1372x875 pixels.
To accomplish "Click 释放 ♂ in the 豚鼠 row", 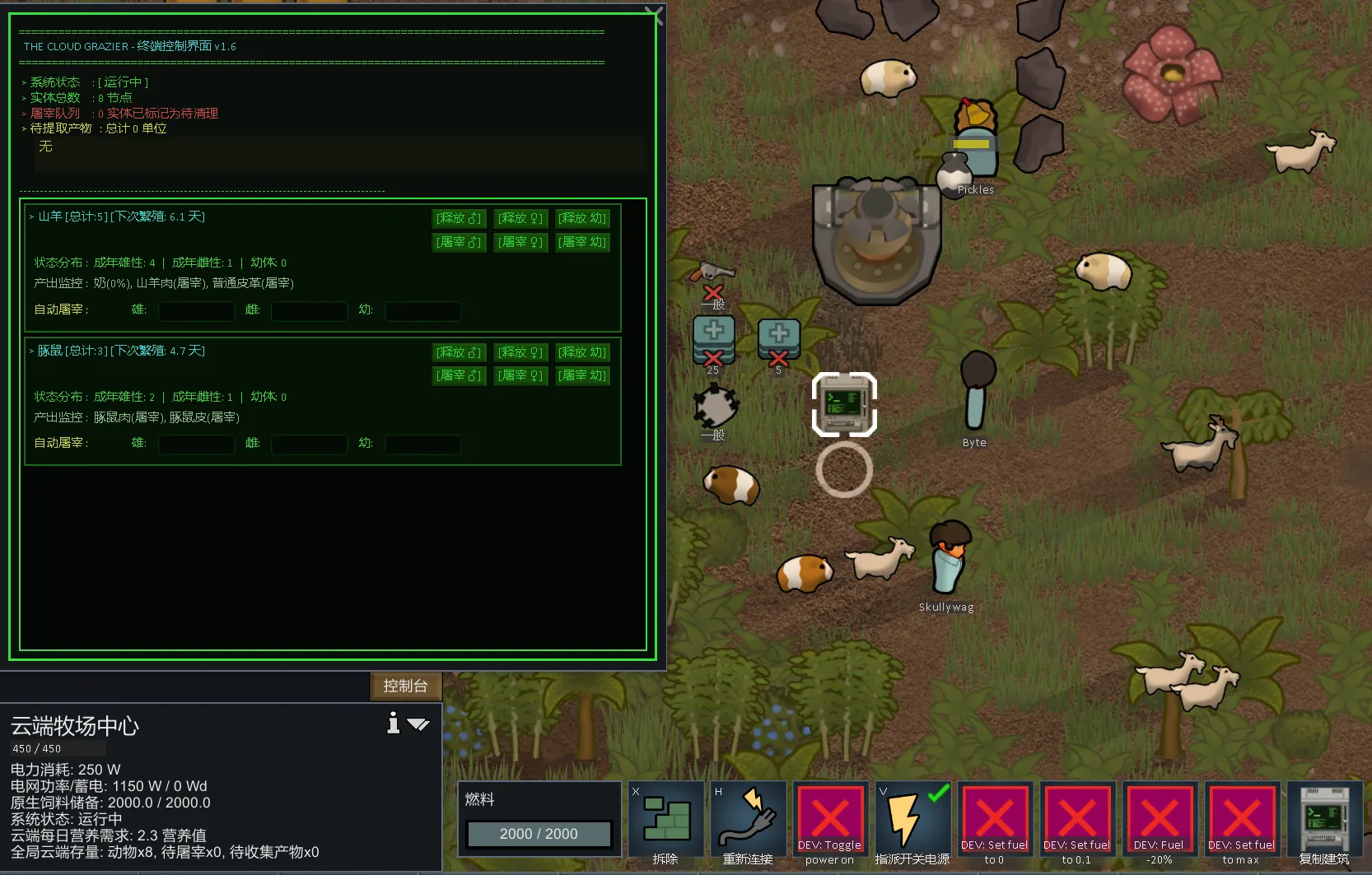I will (x=459, y=352).
